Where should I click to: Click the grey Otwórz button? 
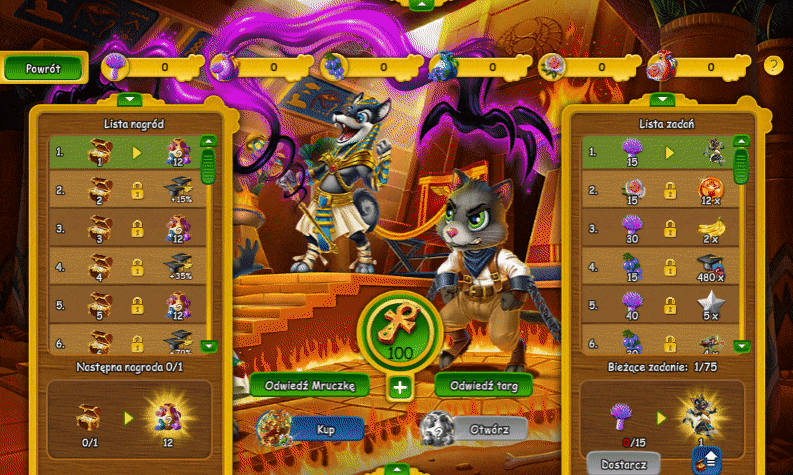pyautogui.click(x=489, y=428)
